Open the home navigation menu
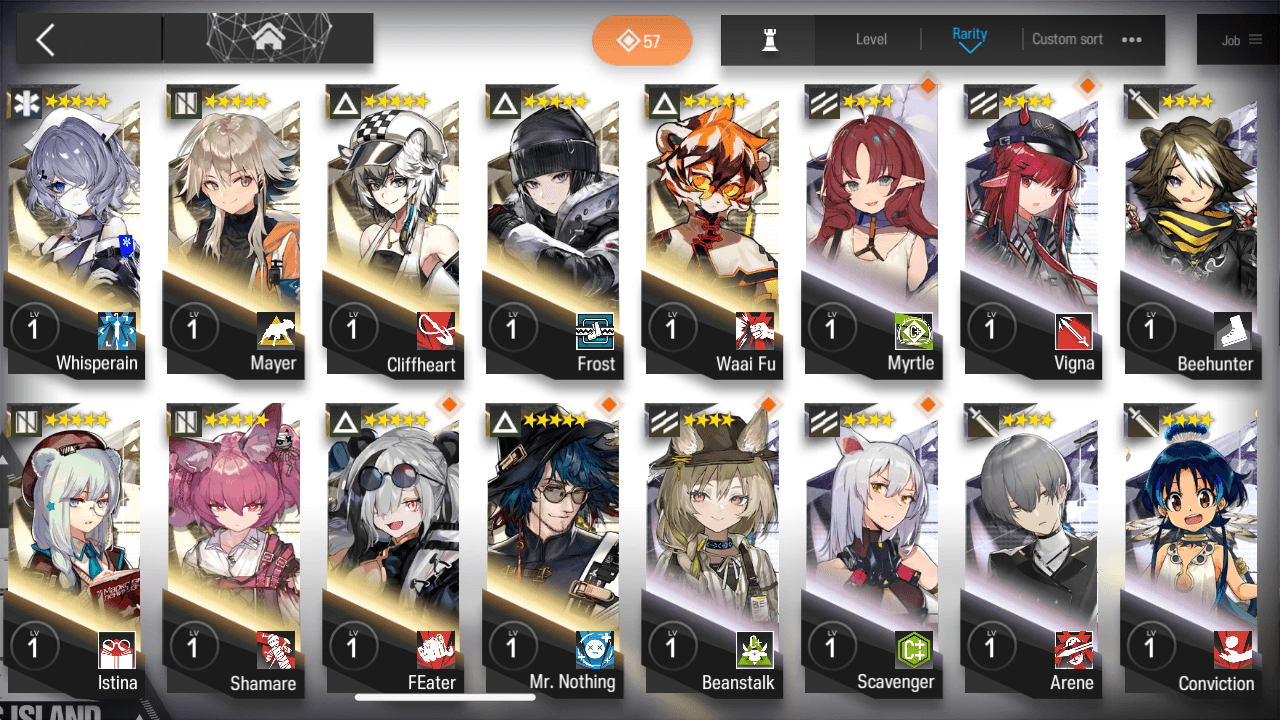The width and height of the screenshot is (1280, 720). (x=267, y=39)
